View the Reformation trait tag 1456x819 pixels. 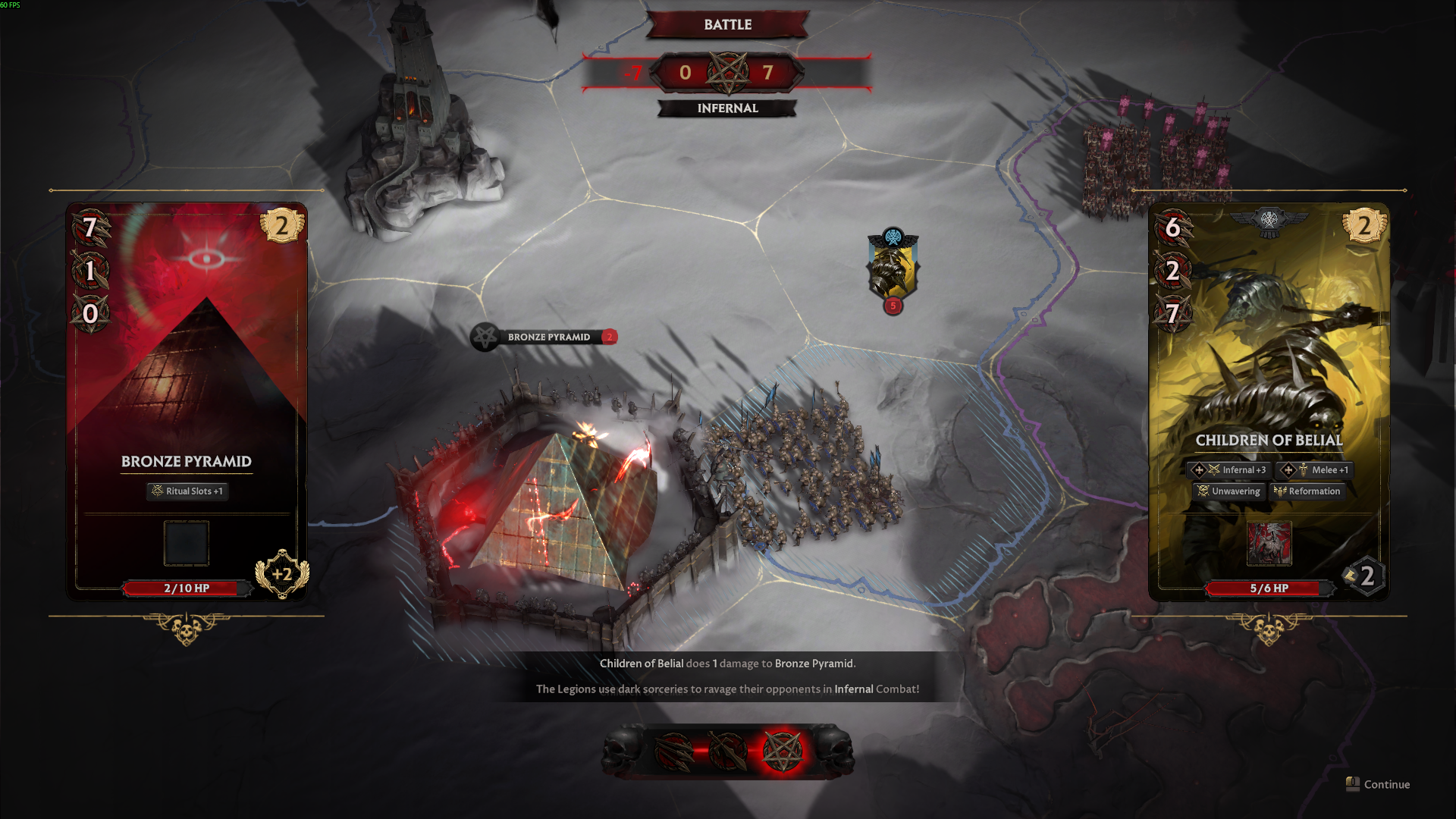[1307, 491]
